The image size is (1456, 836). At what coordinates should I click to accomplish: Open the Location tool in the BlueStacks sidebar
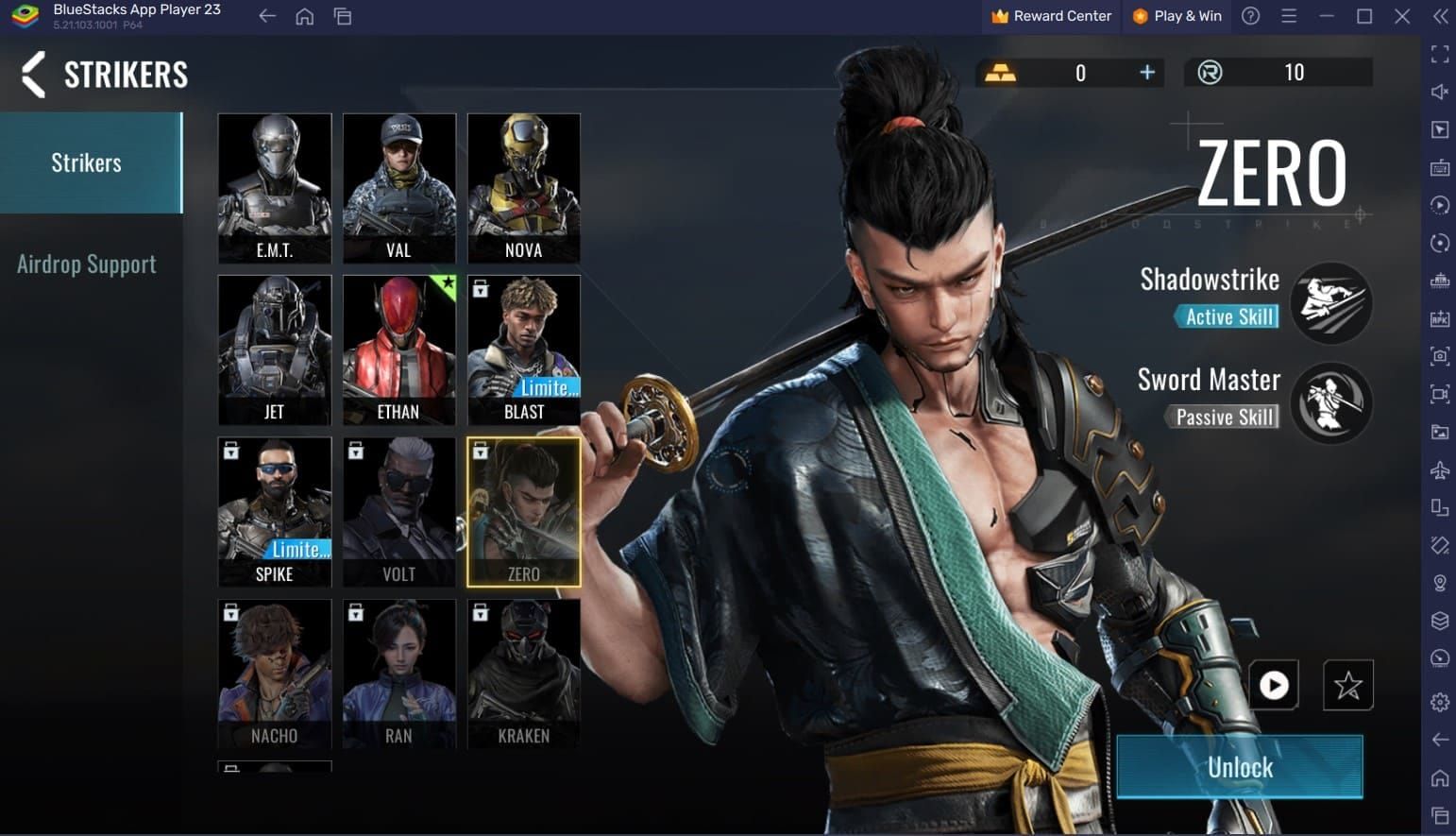coord(1440,583)
